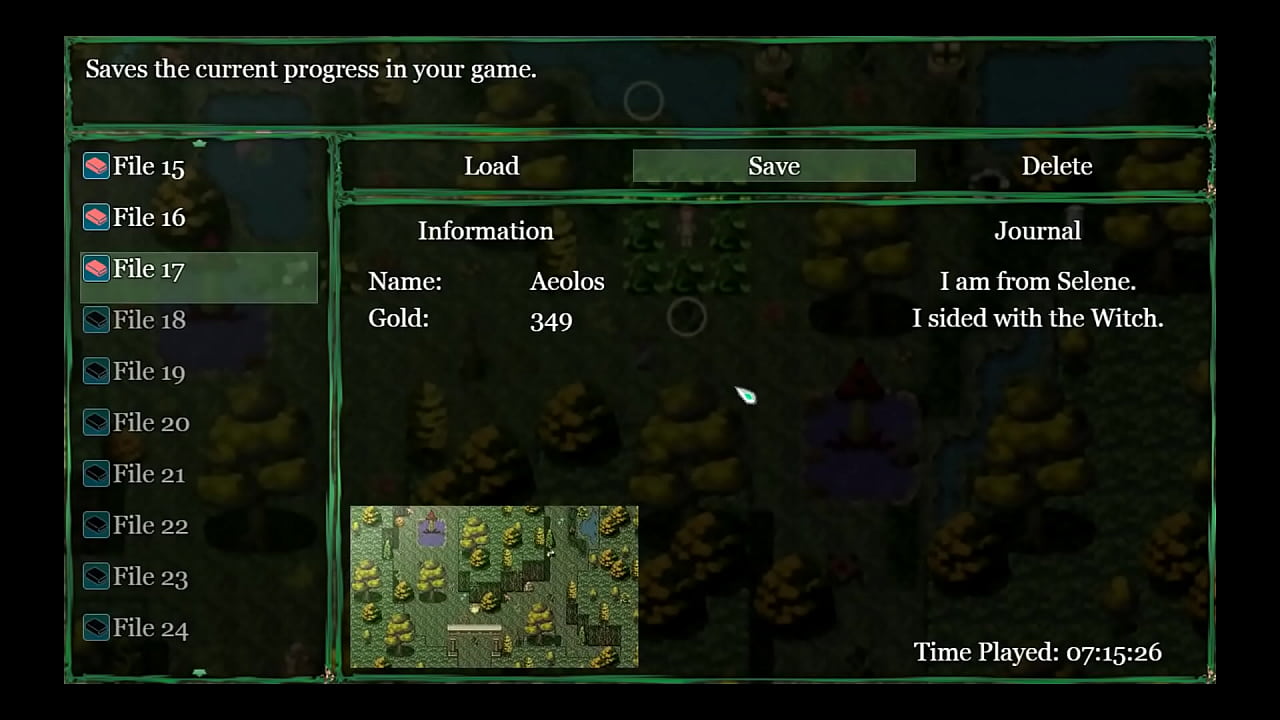Click the scroll-down arrow under the file list
1280x720 pixels.
click(199, 673)
